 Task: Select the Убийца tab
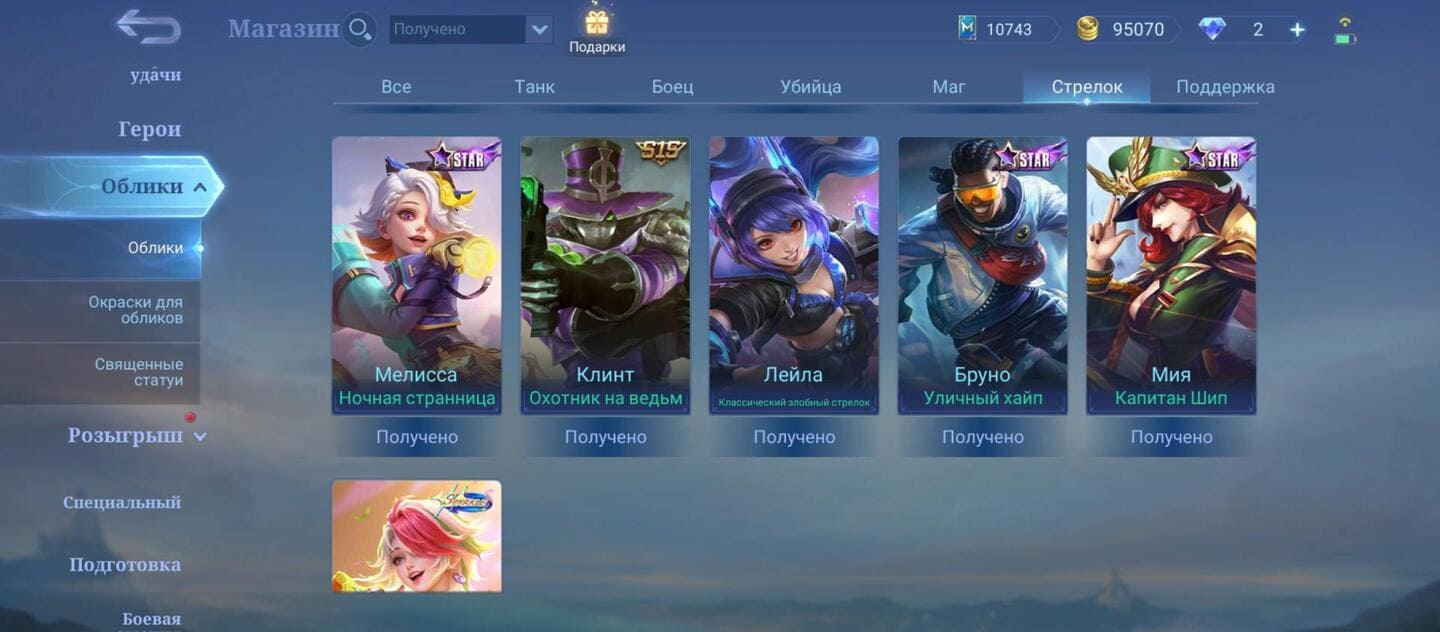(x=810, y=87)
